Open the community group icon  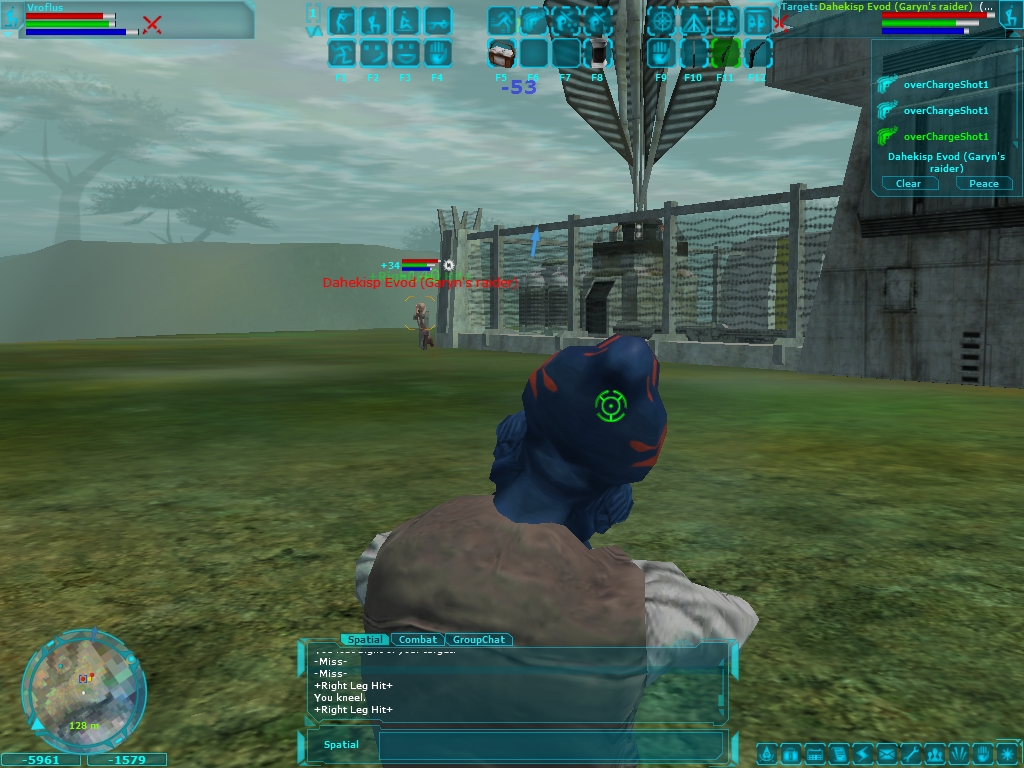[935, 753]
